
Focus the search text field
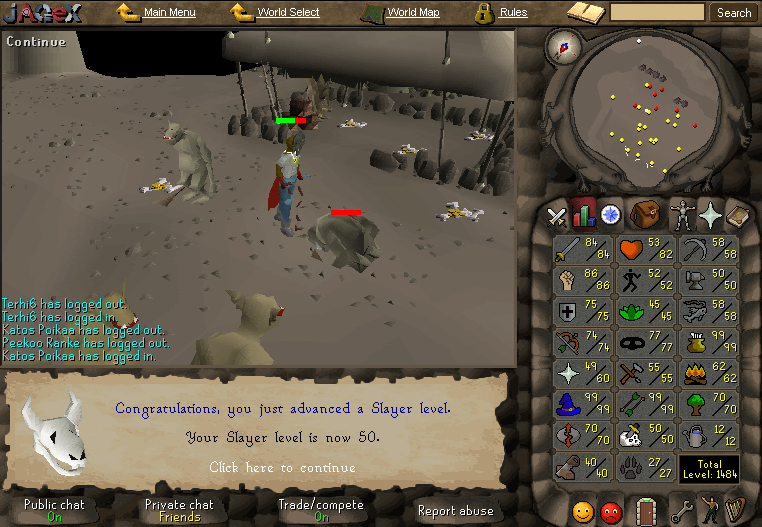pos(656,13)
